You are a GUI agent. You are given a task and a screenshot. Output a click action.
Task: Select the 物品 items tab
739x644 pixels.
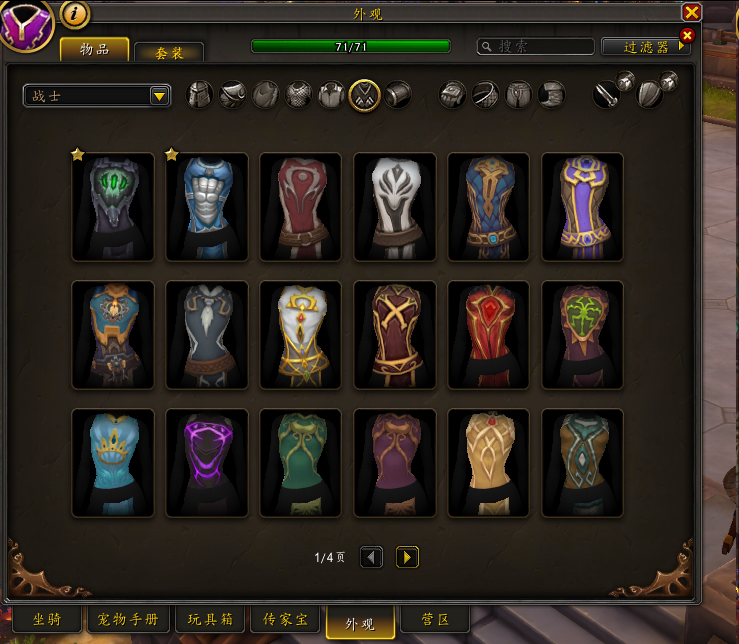95,49
